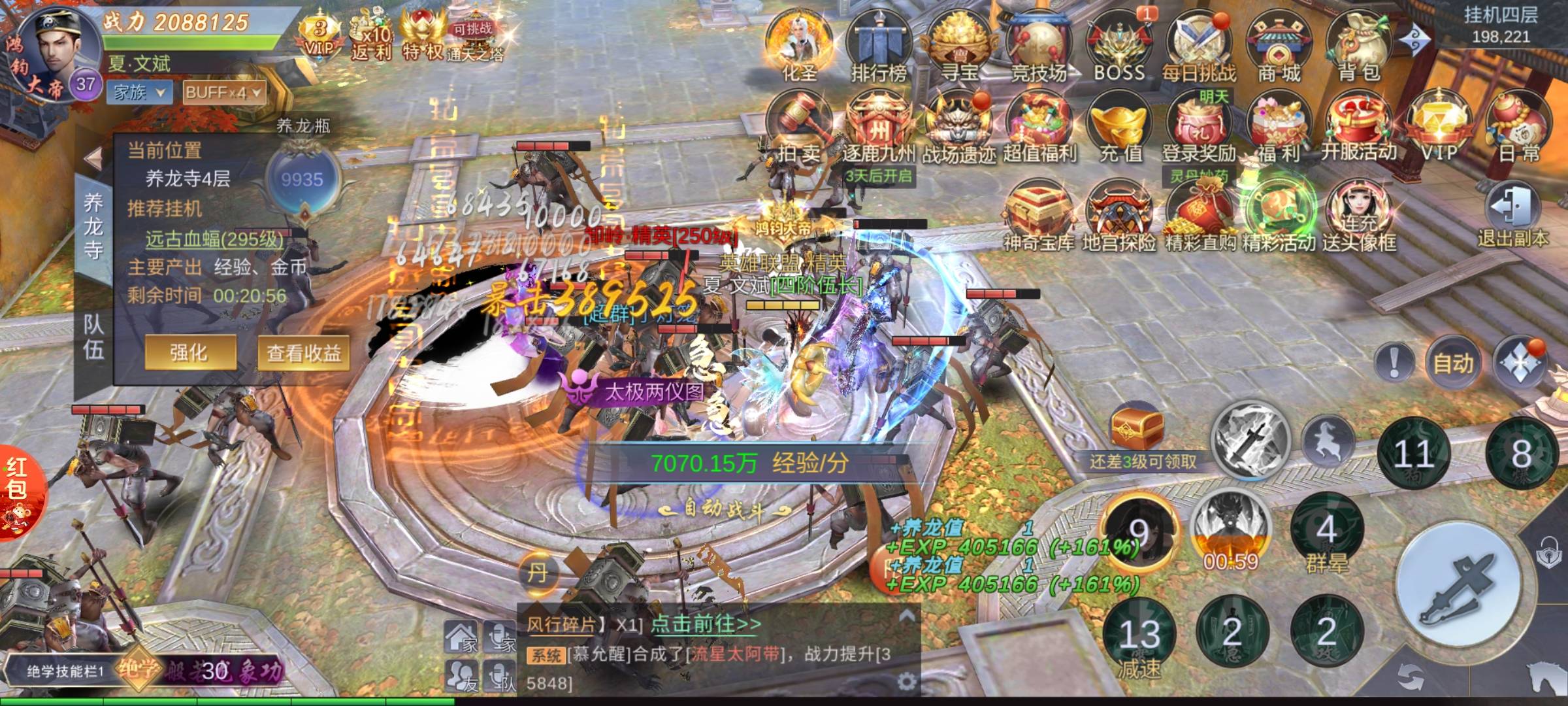This screenshot has width=1568, height=706.
Task: Toggle the 自动 auto-battle button
Action: point(1453,362)
